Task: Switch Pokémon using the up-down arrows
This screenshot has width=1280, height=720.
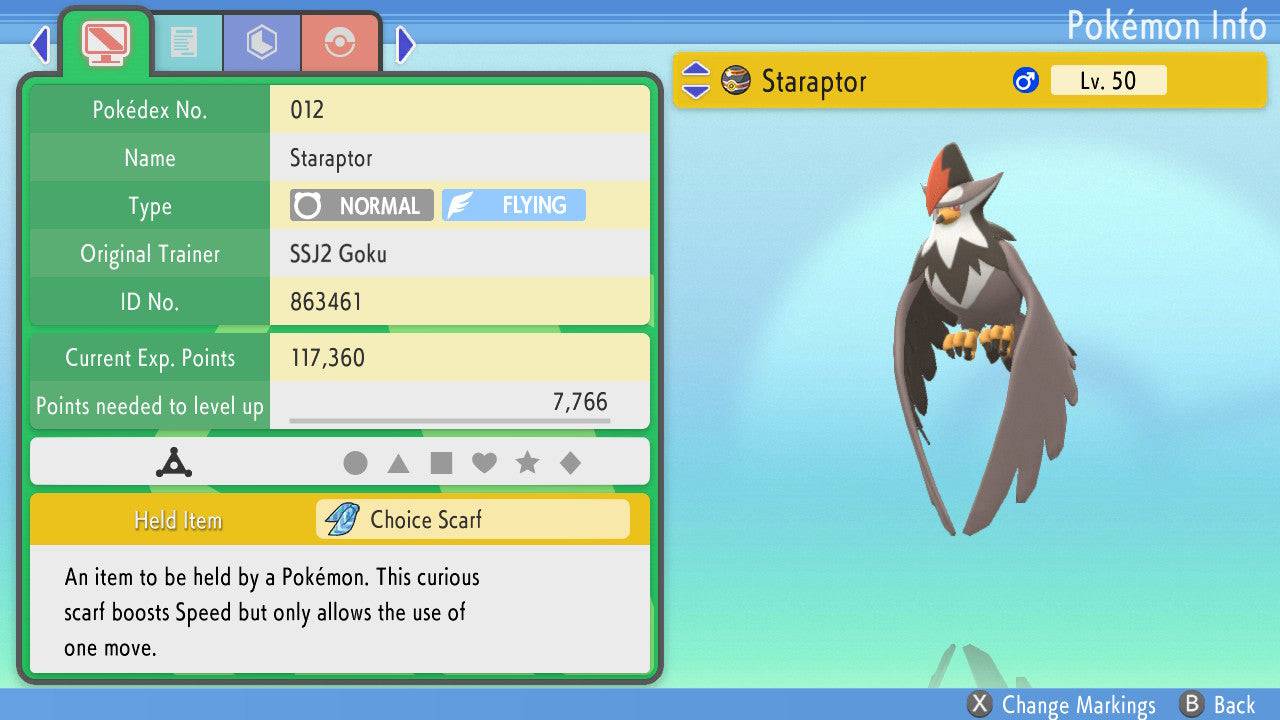Action: pos(695,81)
